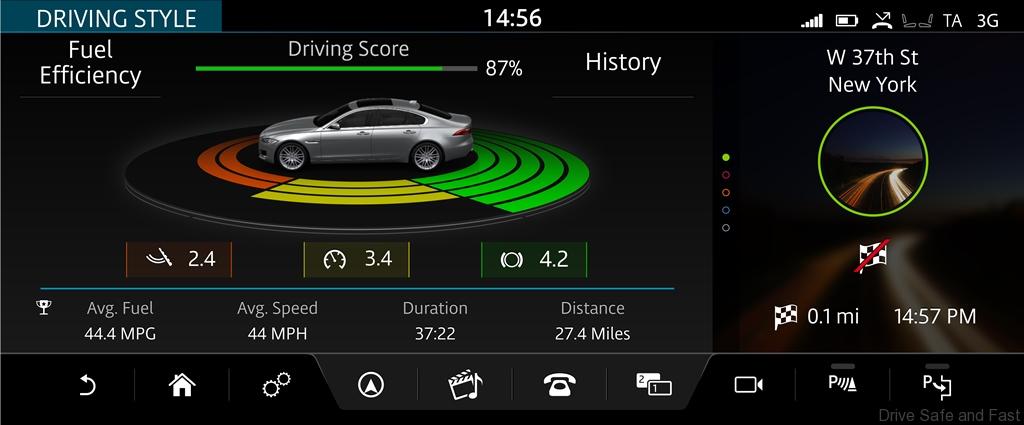Tap the circular road navigation thumbnail
The height and width of the screenshot is (425, 1024).
(x=872, y=165)
